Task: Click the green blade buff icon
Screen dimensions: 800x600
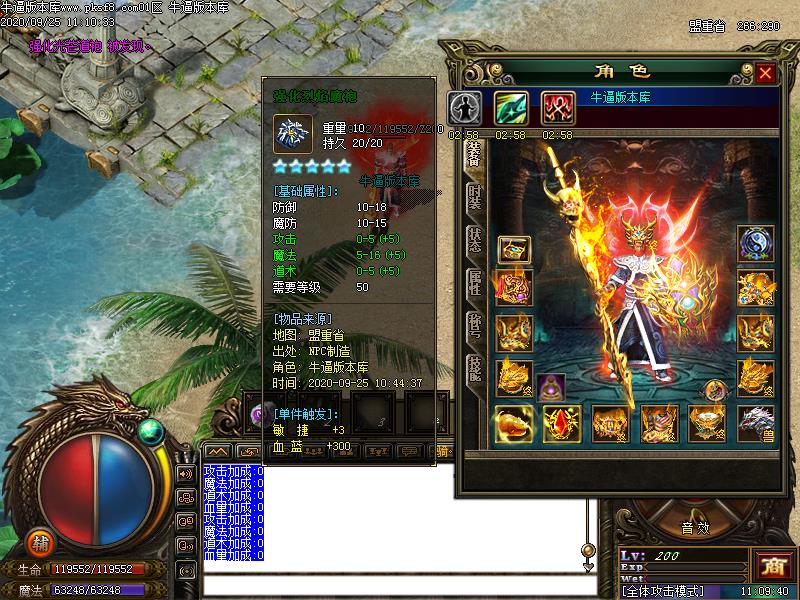Action: point(511,108)
